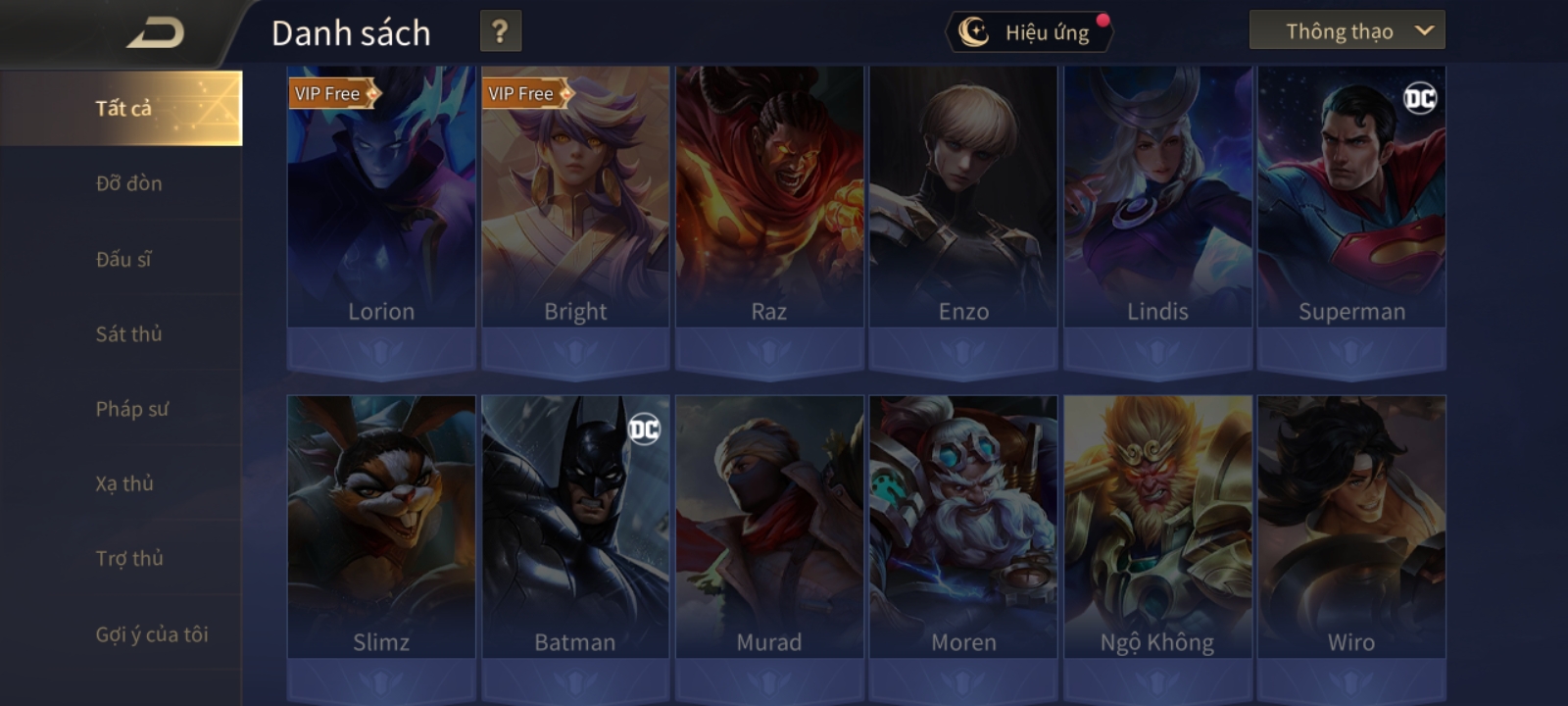Open the Hiệu ứng effects button
The image size is (1568, 706).
1029,32
